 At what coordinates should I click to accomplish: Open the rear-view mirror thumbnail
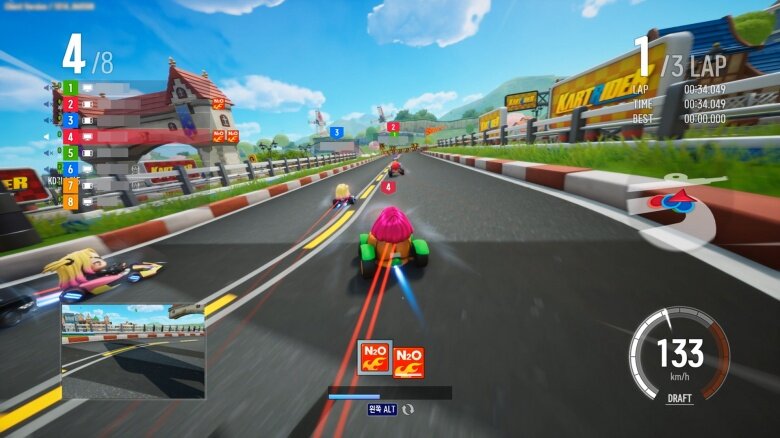[x=133, y=351]
